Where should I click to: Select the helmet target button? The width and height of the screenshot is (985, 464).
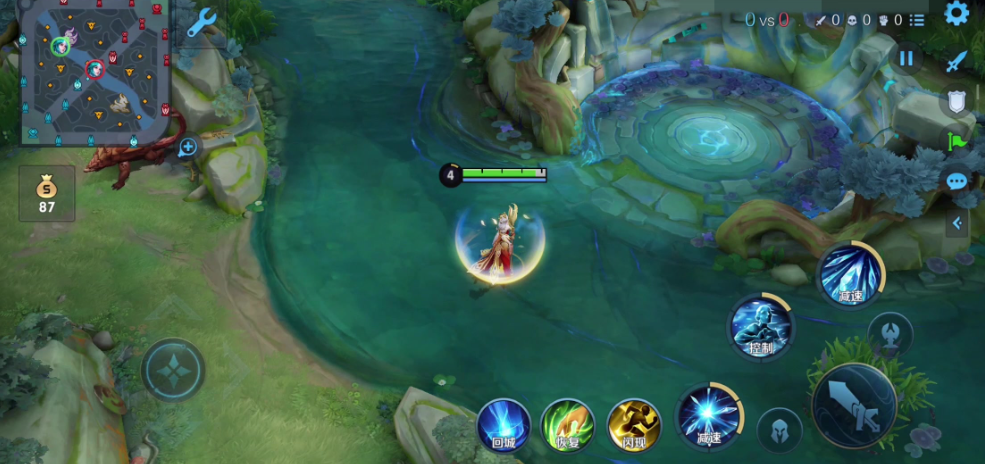pos(779,430)
